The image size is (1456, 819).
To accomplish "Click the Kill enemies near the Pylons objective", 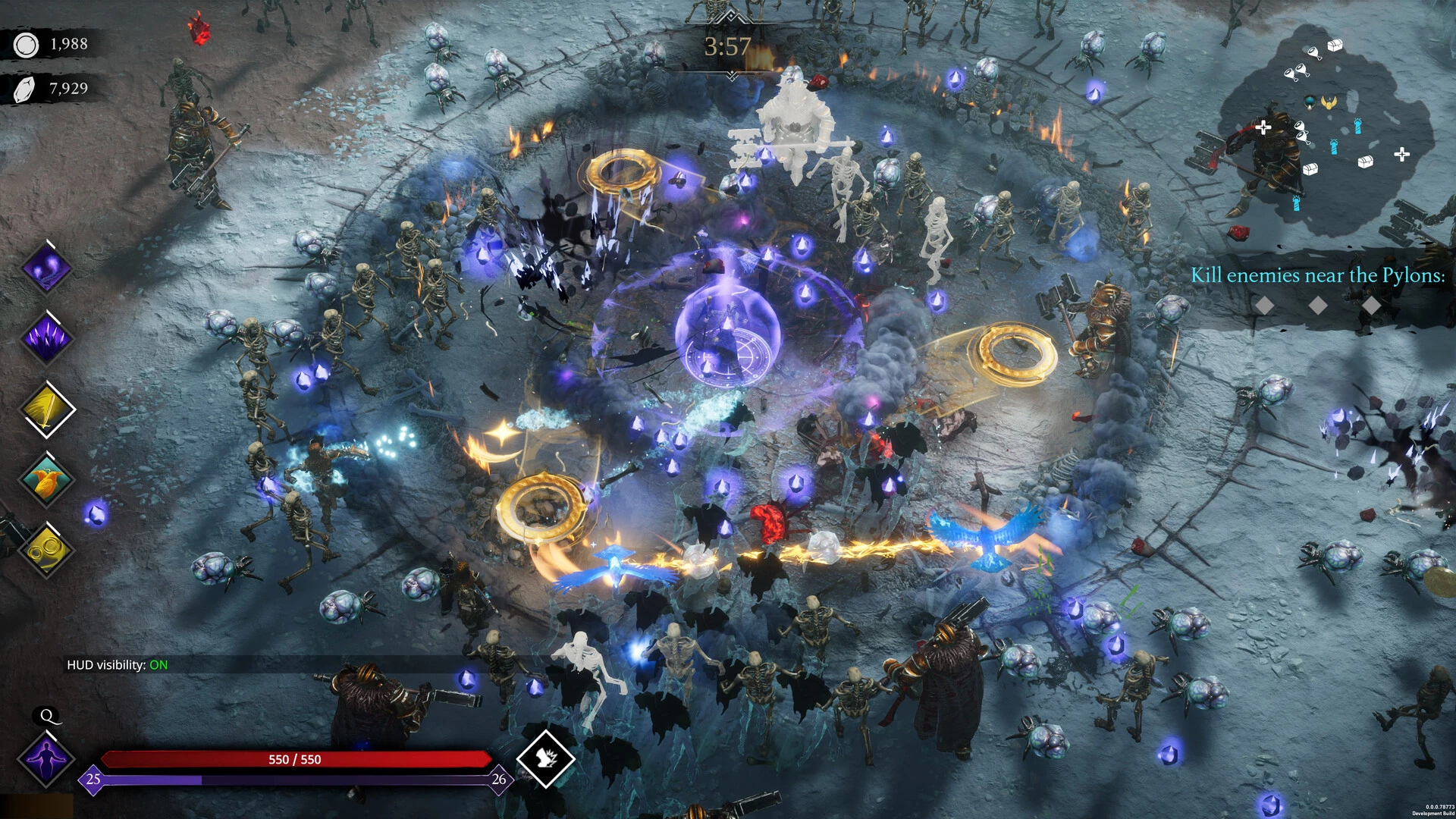I will point(1317,275).
